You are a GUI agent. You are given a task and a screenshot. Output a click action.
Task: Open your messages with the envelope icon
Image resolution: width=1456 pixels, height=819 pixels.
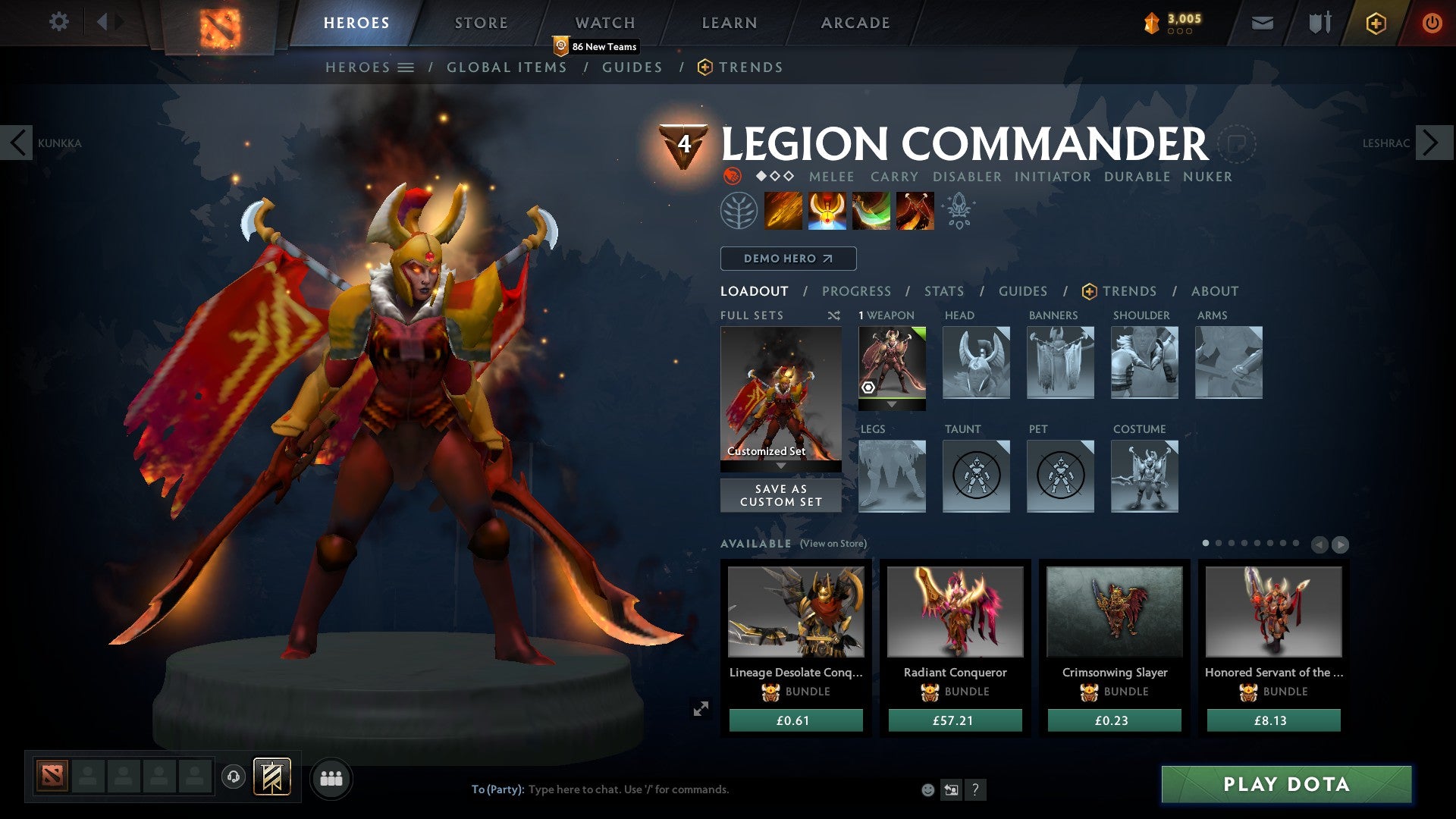[1263, 23]
